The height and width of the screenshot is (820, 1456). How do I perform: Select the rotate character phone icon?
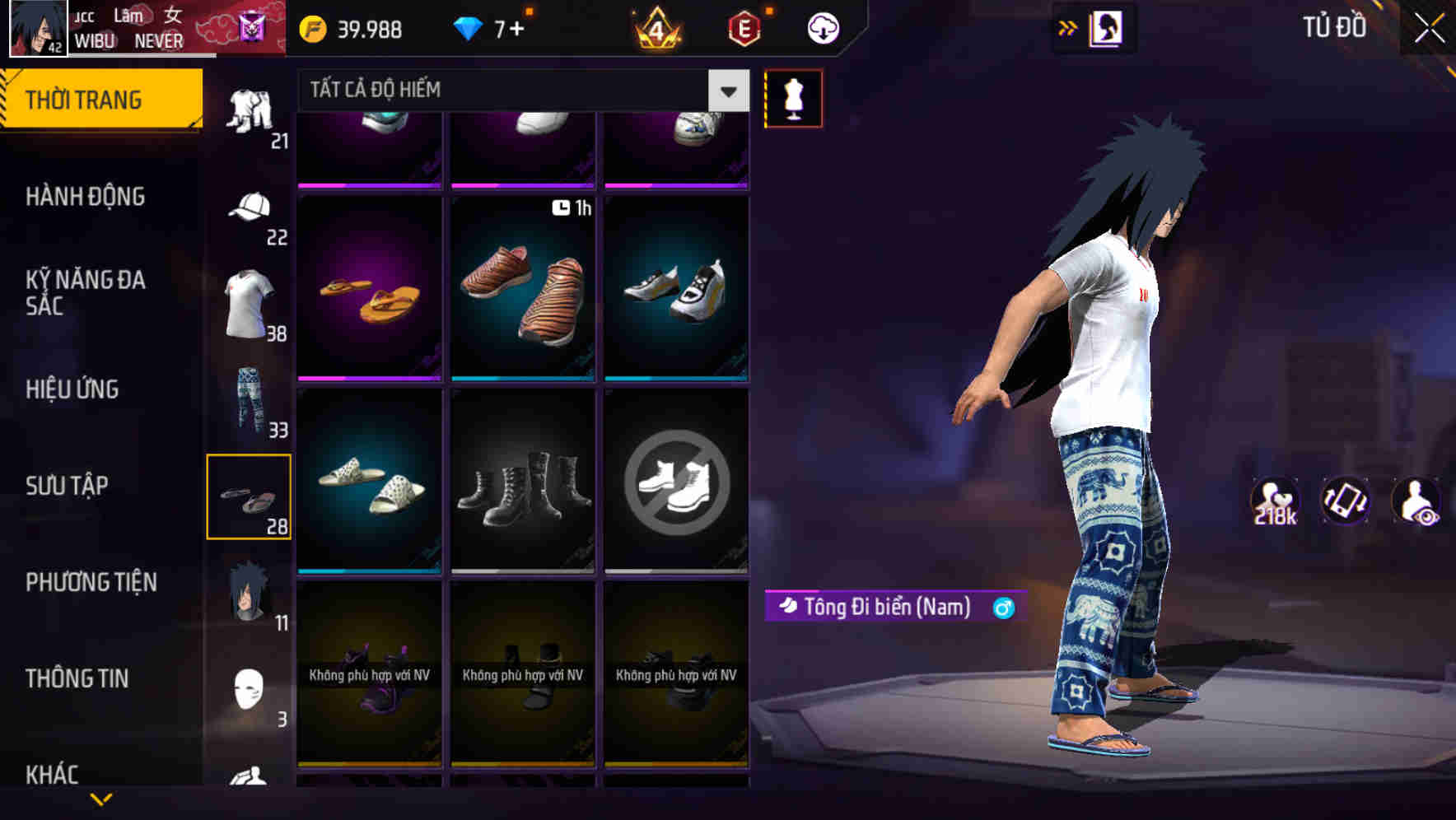(1346, 501)
